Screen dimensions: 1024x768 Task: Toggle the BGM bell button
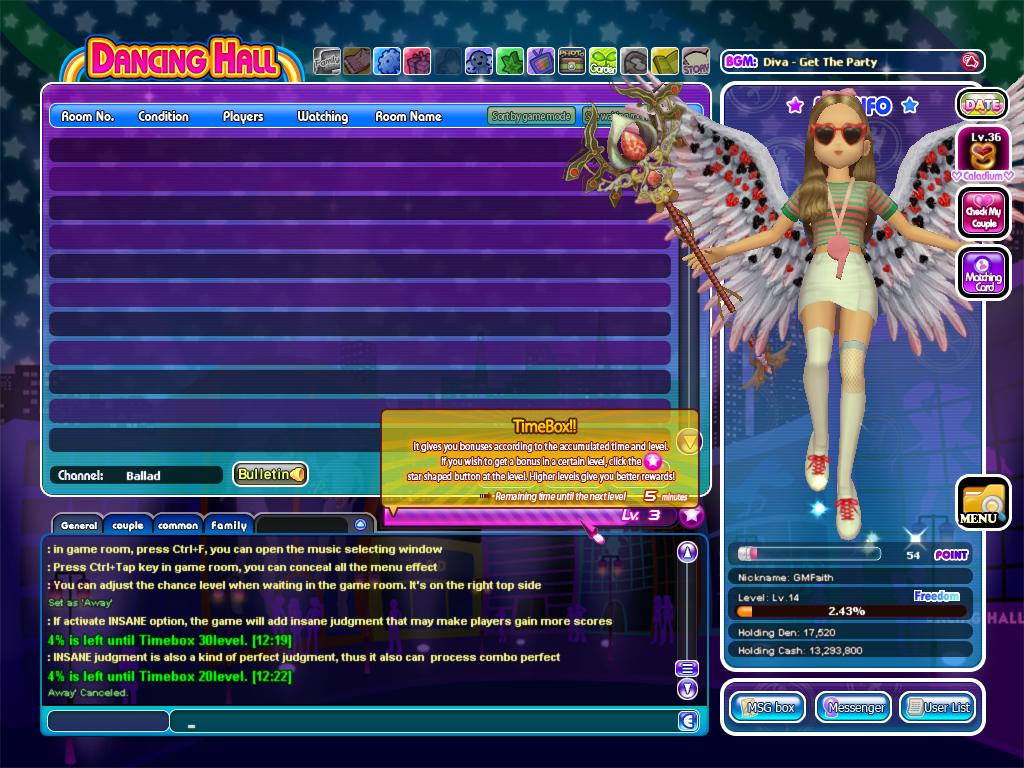[x=968, y=62]
